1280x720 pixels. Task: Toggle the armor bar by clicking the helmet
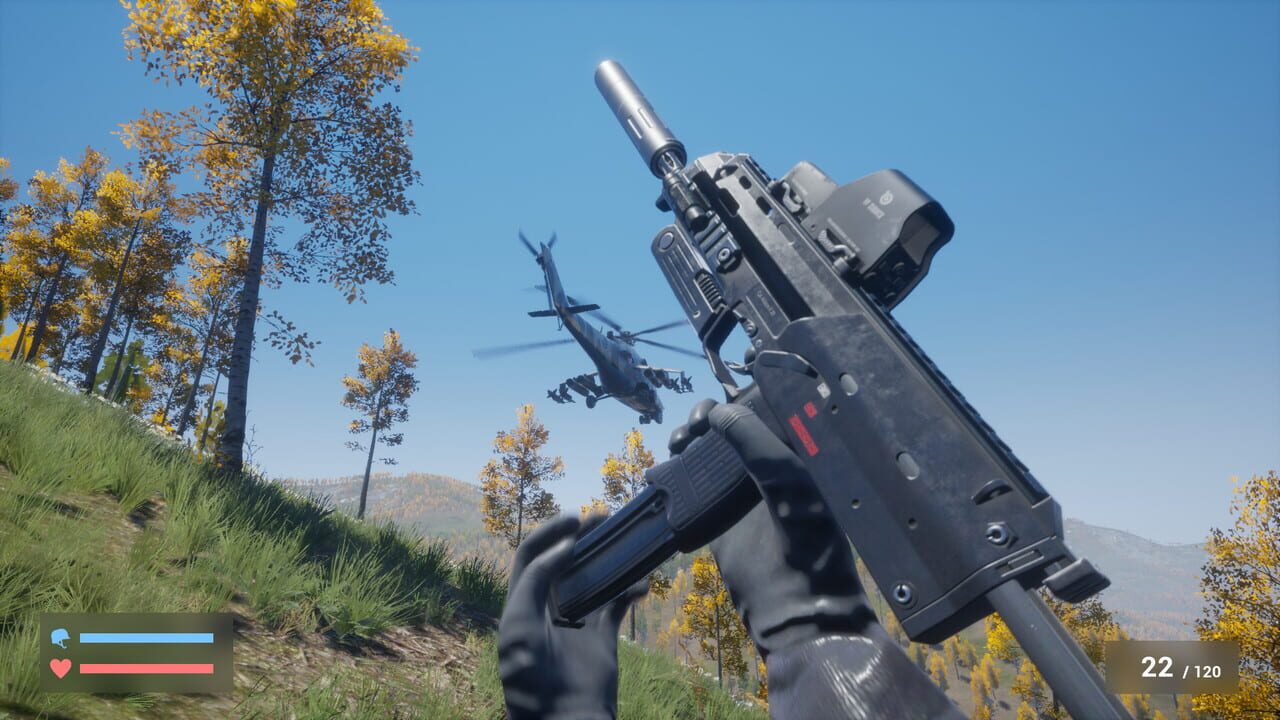click(x=60, y=637)
